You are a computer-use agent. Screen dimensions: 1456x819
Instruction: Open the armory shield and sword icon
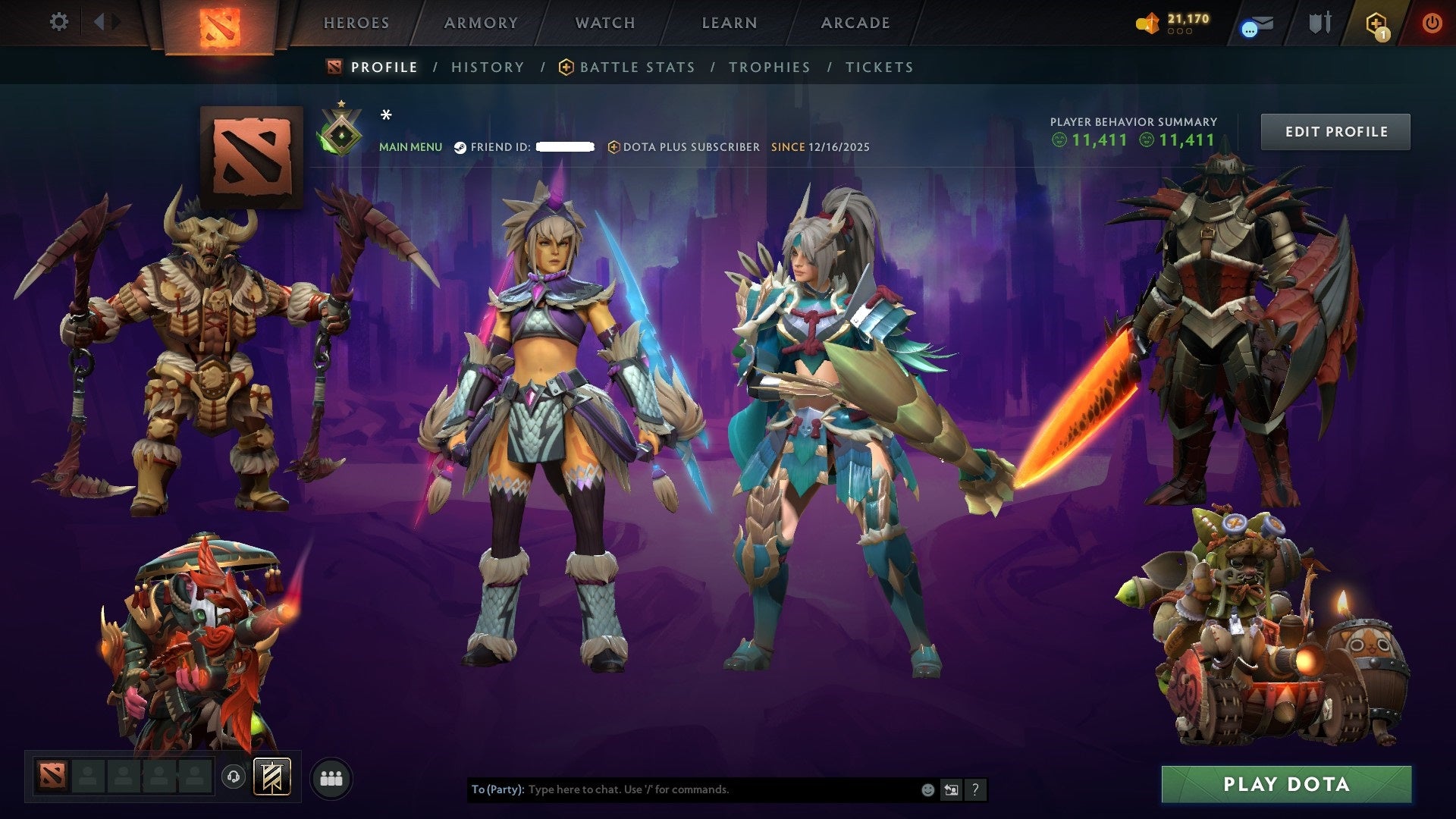pos(1319,23)
